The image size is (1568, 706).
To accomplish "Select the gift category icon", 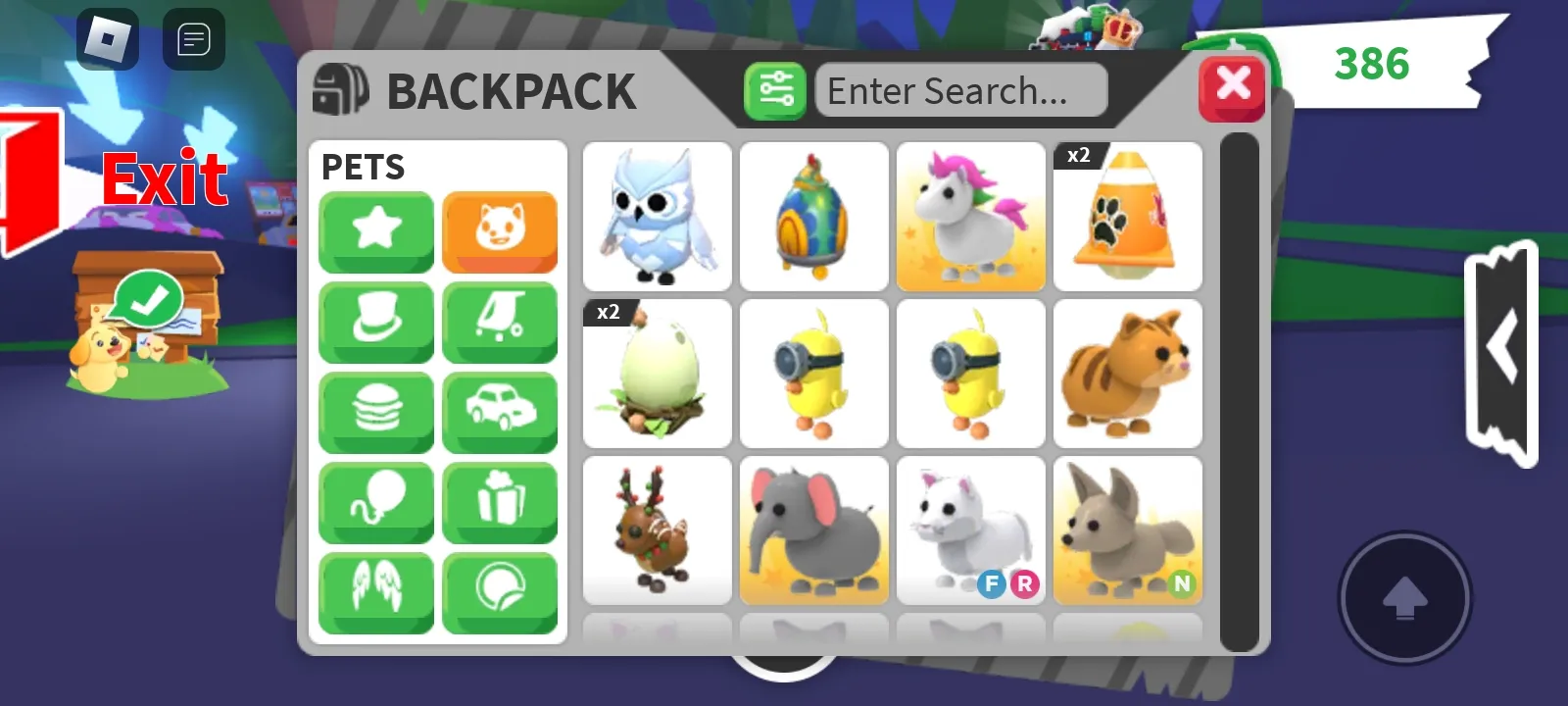I will click(500, 503).
